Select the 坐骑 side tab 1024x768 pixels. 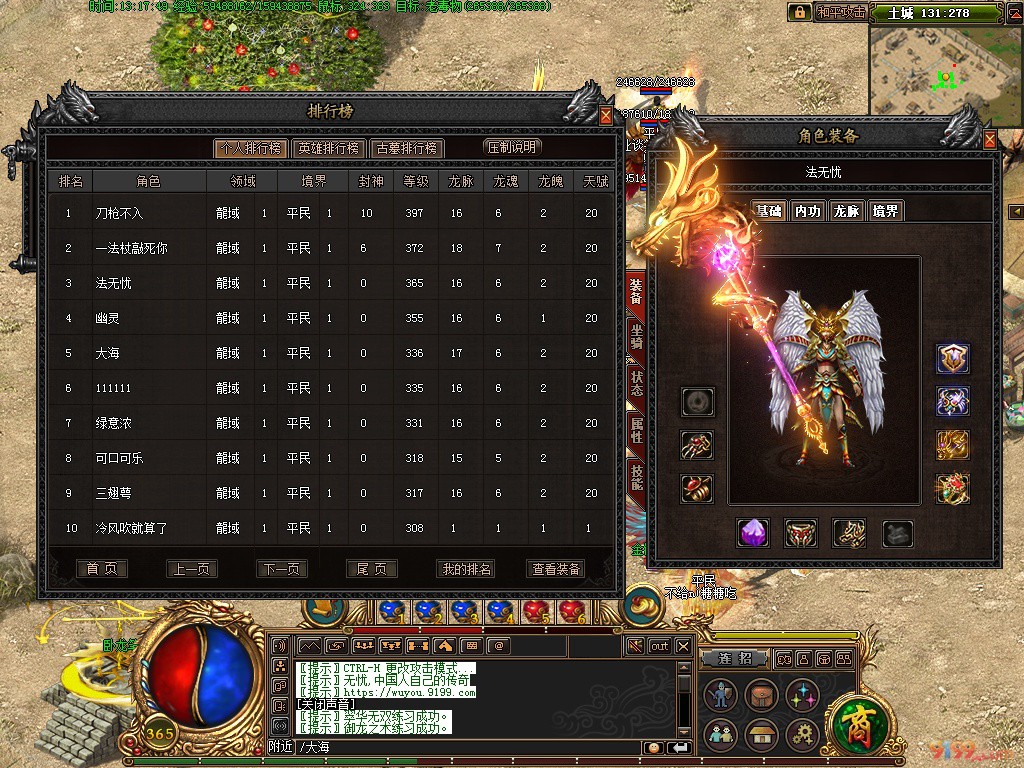[636, 336]
